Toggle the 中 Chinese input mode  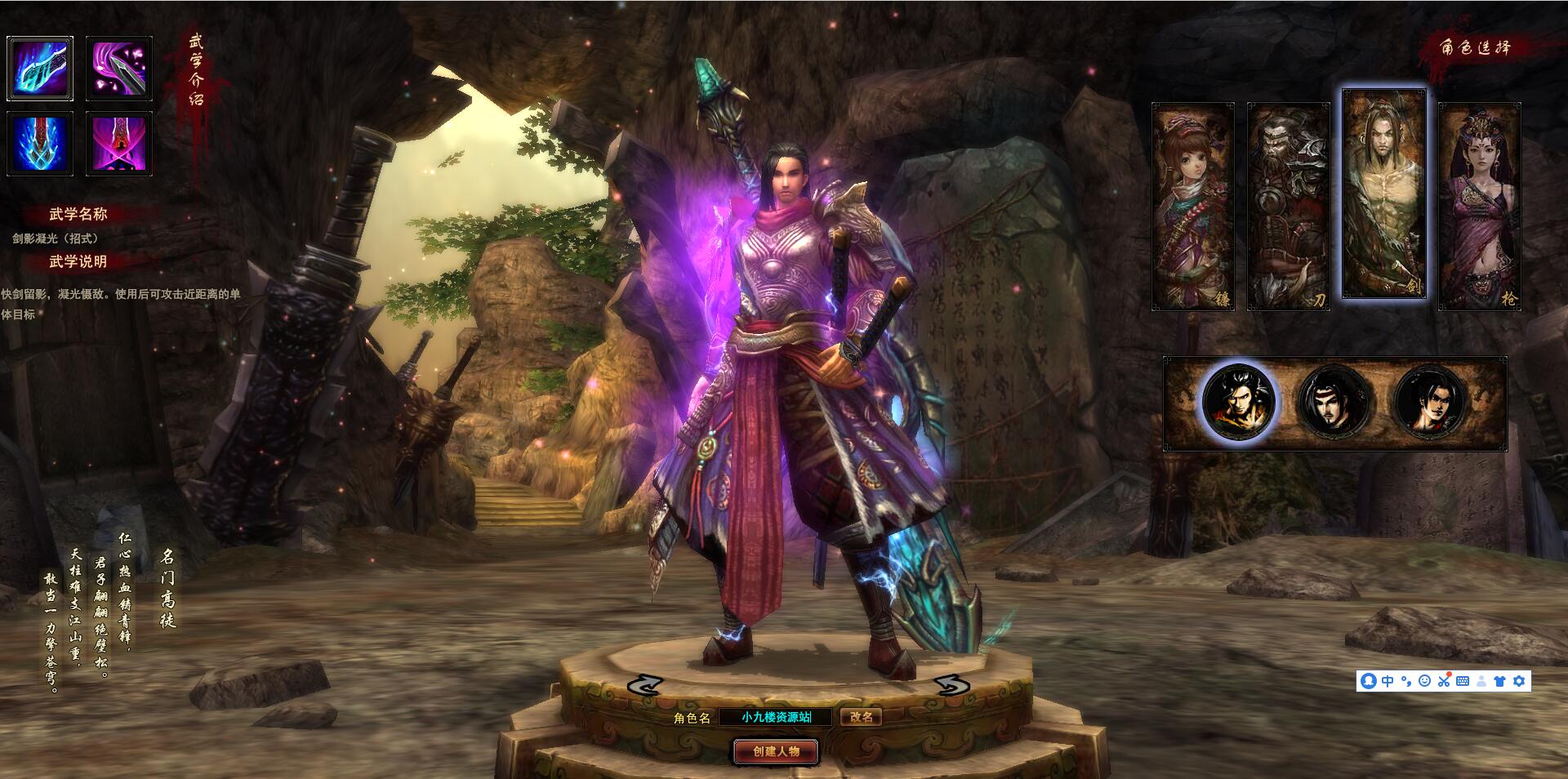pyautogui.click(x=1388, y=681)
